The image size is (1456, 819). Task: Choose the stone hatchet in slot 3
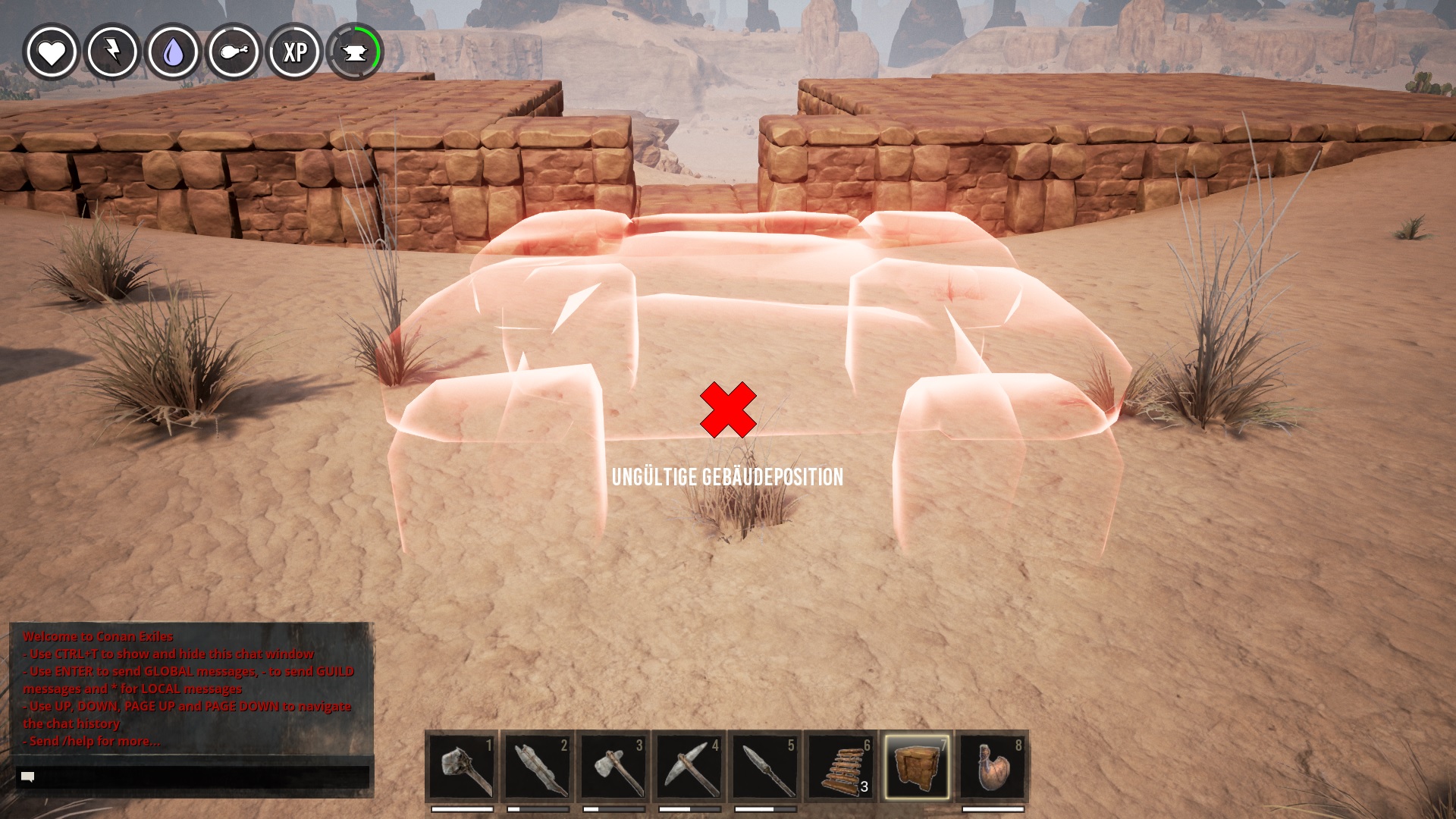click(613, 767)
